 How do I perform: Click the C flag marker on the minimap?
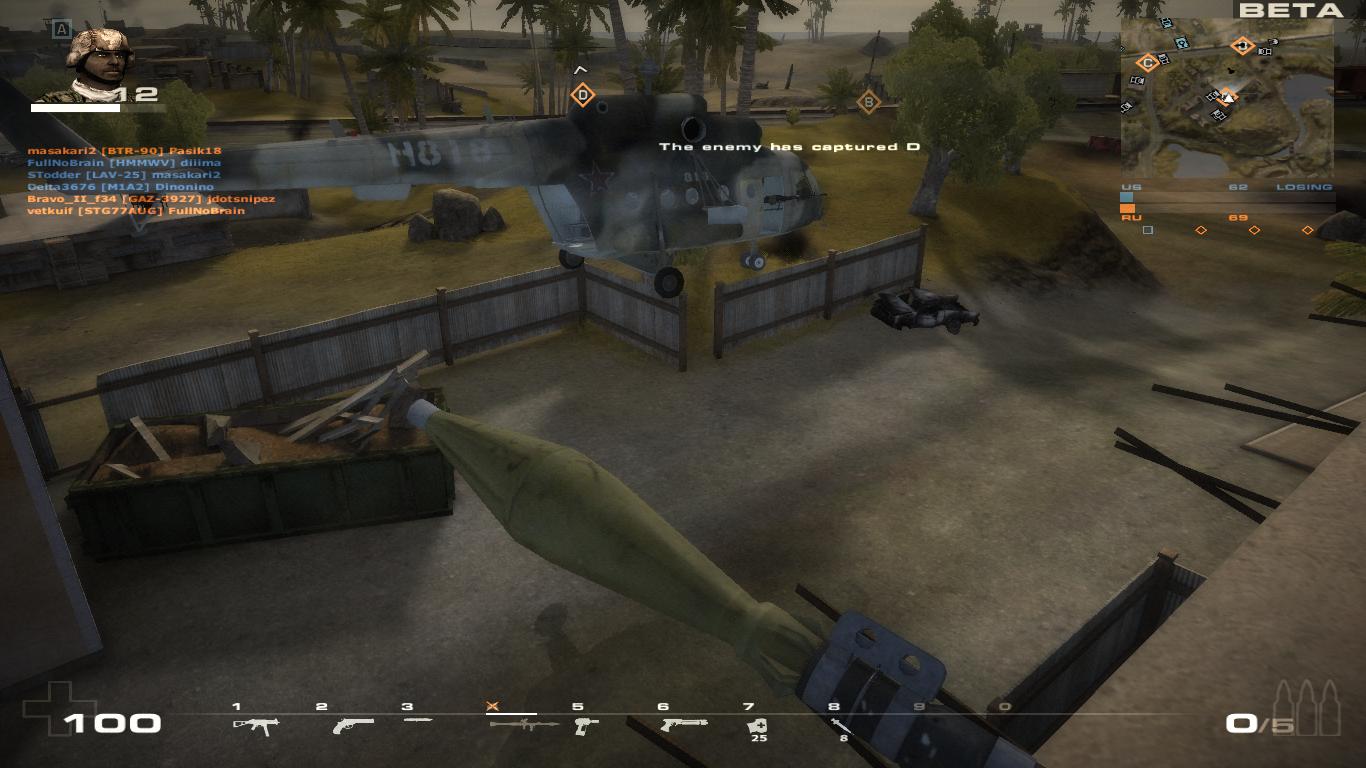point(1147,62)
